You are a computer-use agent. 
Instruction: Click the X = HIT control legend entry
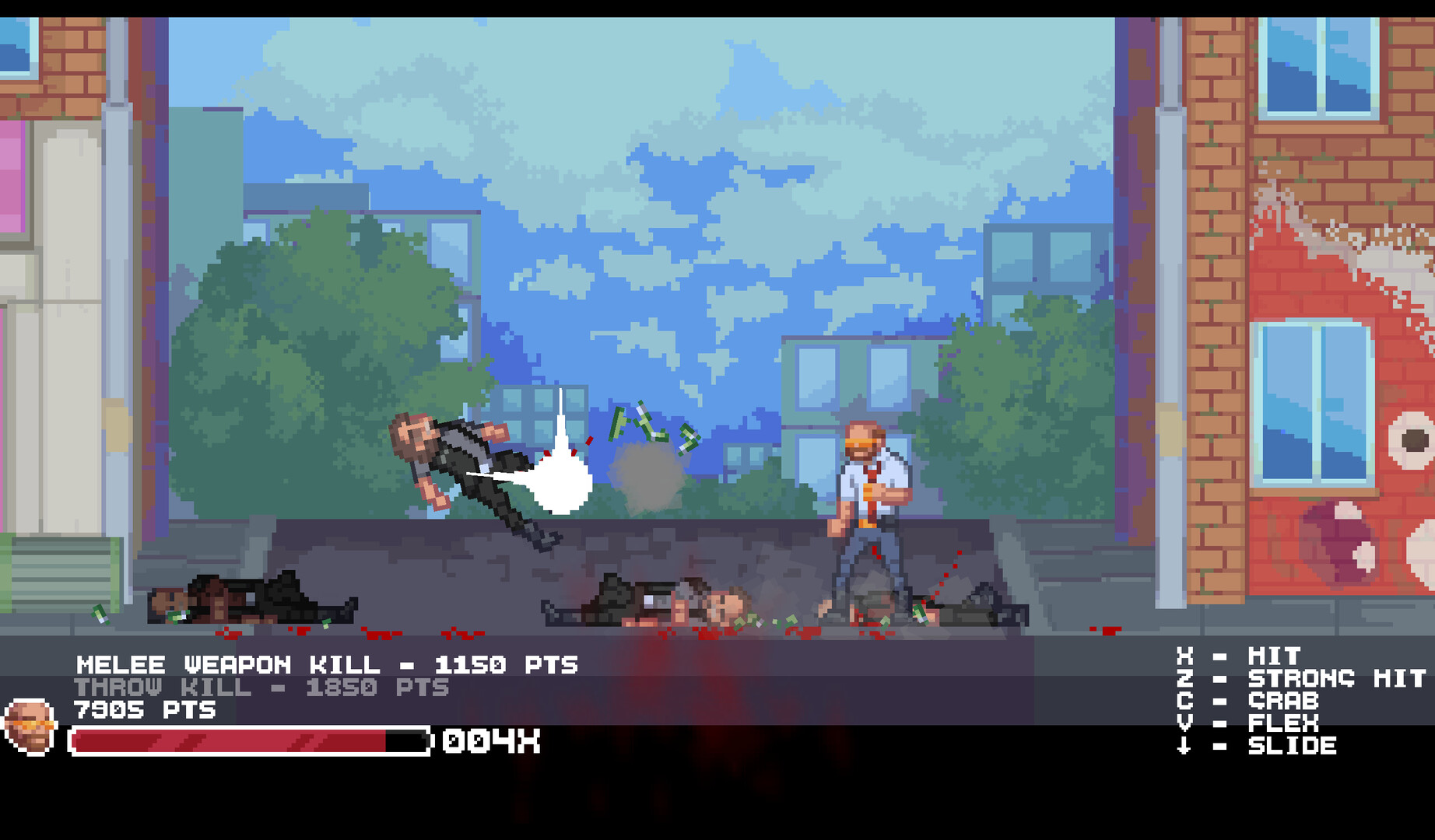(x=1245, y=656)
